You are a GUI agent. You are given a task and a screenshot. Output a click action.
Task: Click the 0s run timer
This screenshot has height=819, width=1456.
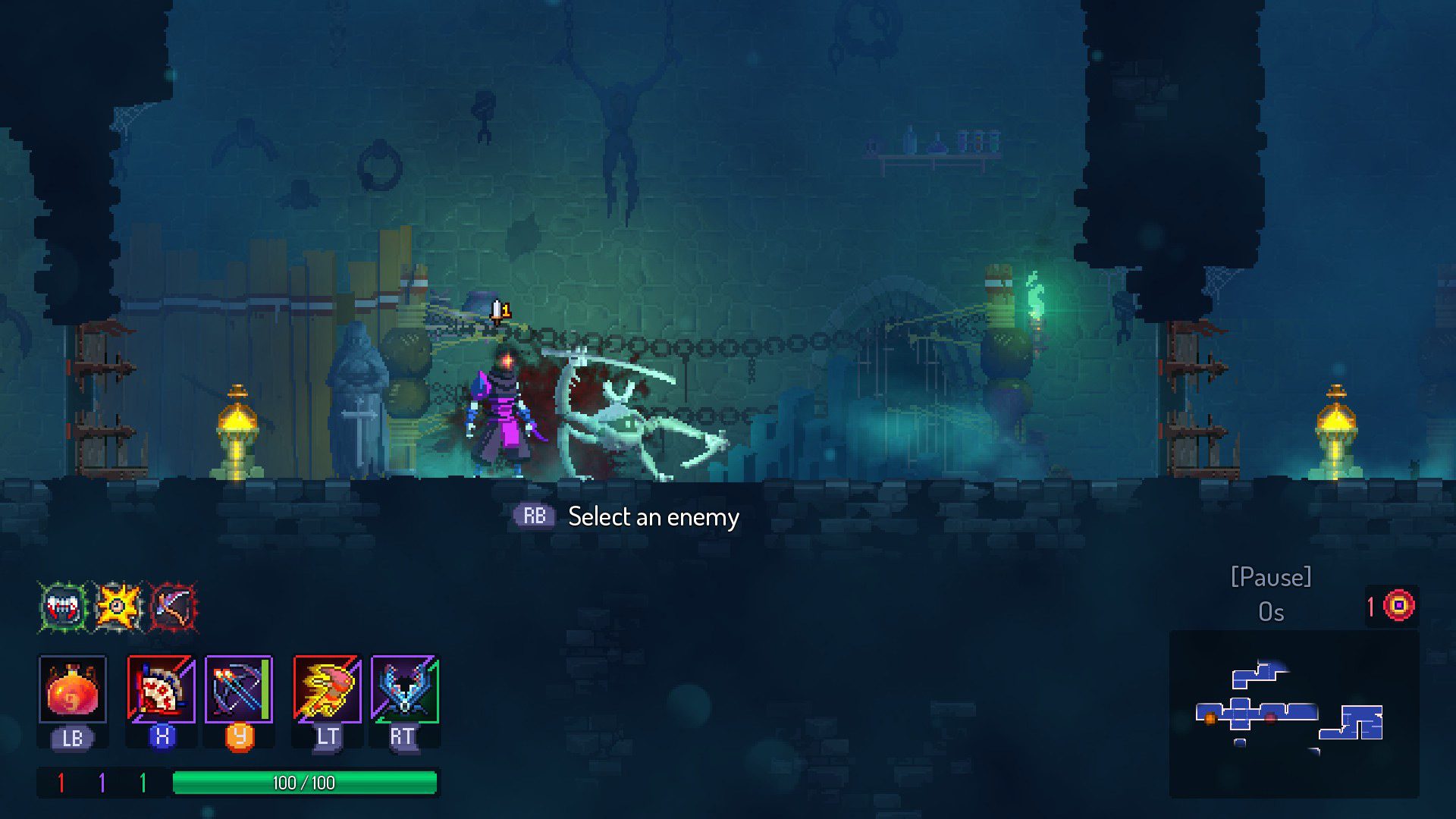[x=1271, y=613]
